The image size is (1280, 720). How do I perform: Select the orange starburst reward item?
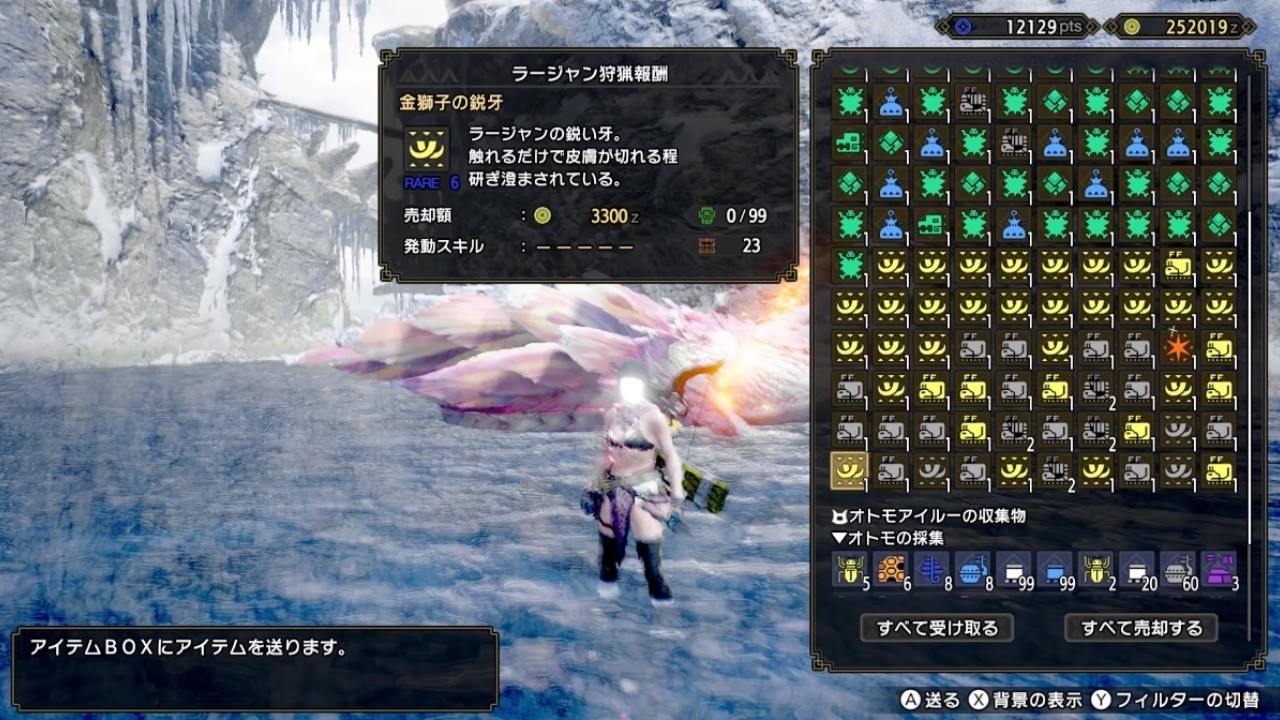[1177, 348]
